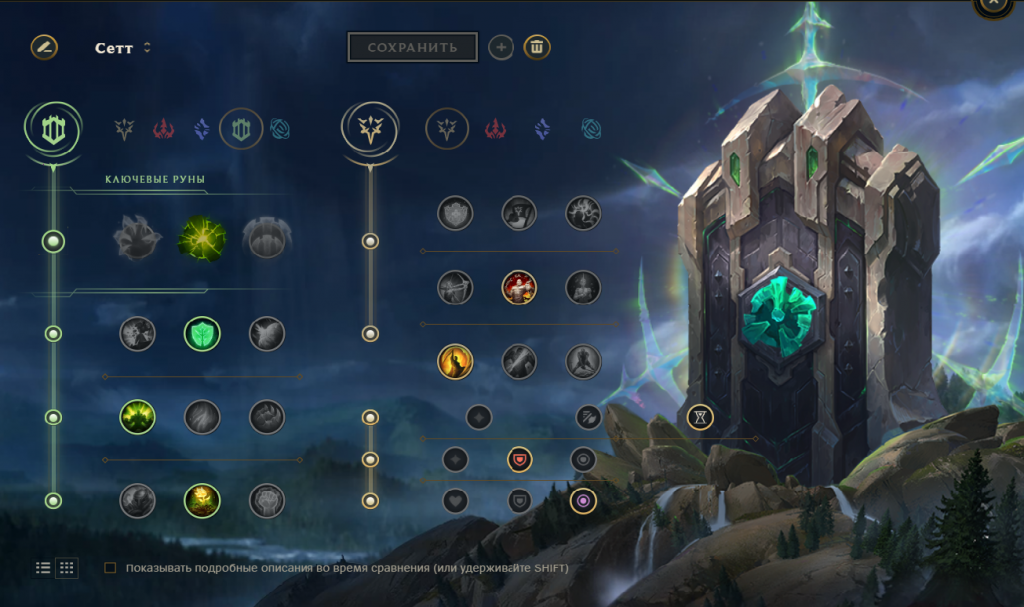1024x607 pixels.
Task: Rename the rune page with the pencil icon
Action: tap(44, 47)
